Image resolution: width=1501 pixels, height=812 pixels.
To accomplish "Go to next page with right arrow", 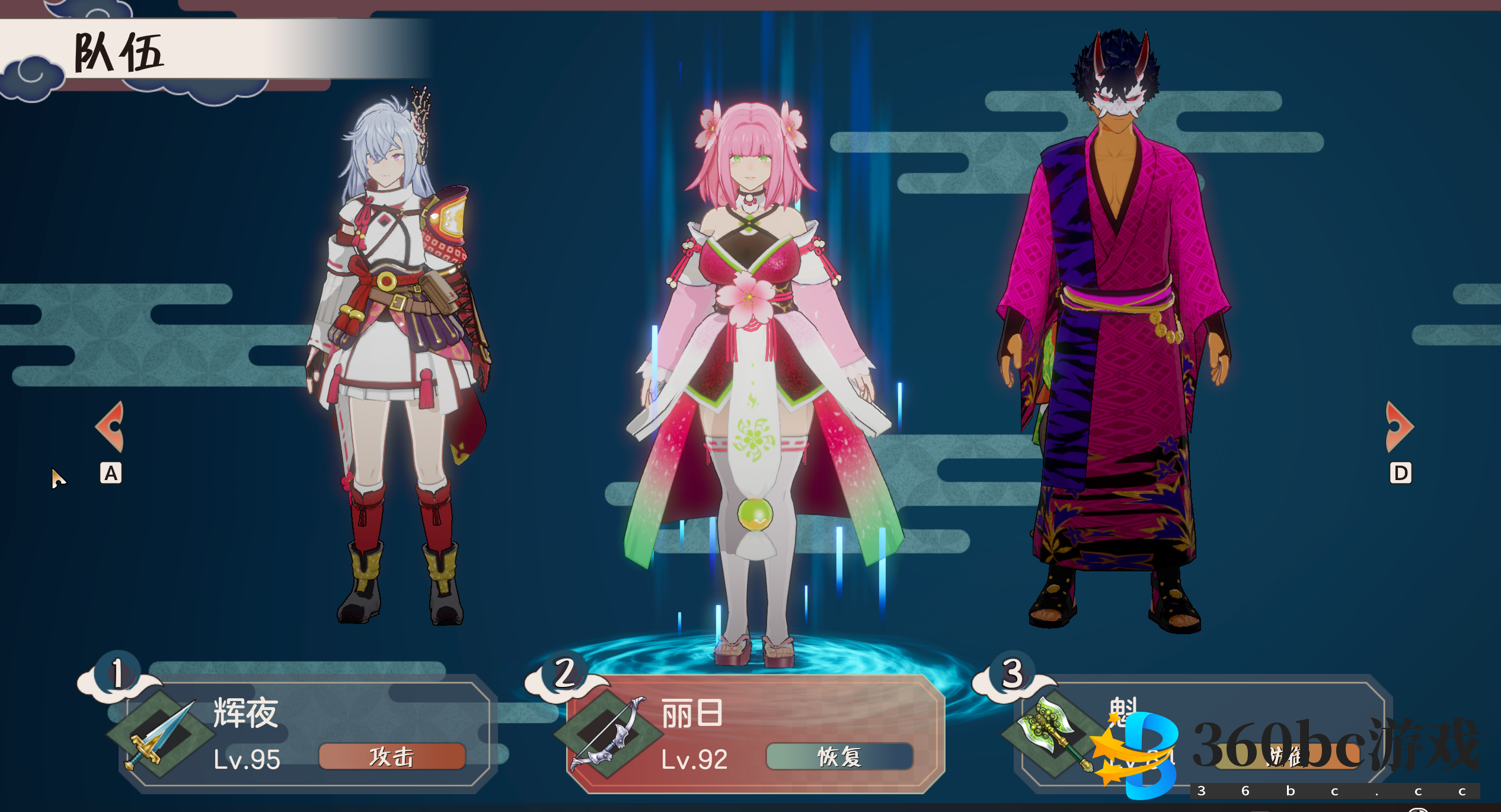I will coord(1399,427).
